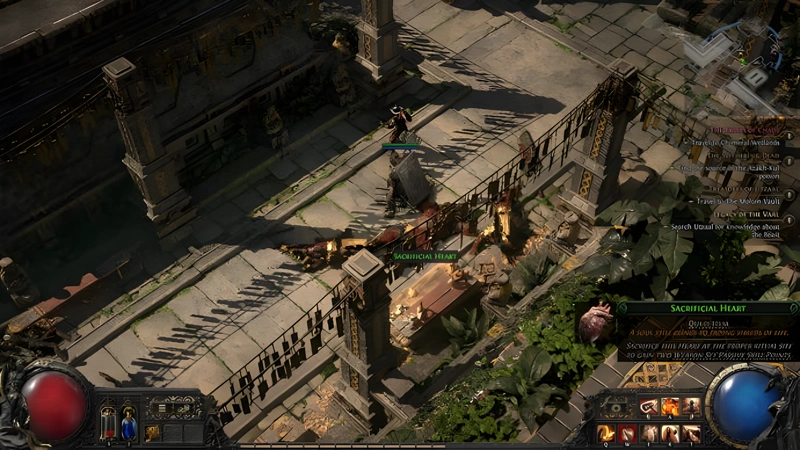
Task: Use the blue mana flask
Action: tap(129, 422)
